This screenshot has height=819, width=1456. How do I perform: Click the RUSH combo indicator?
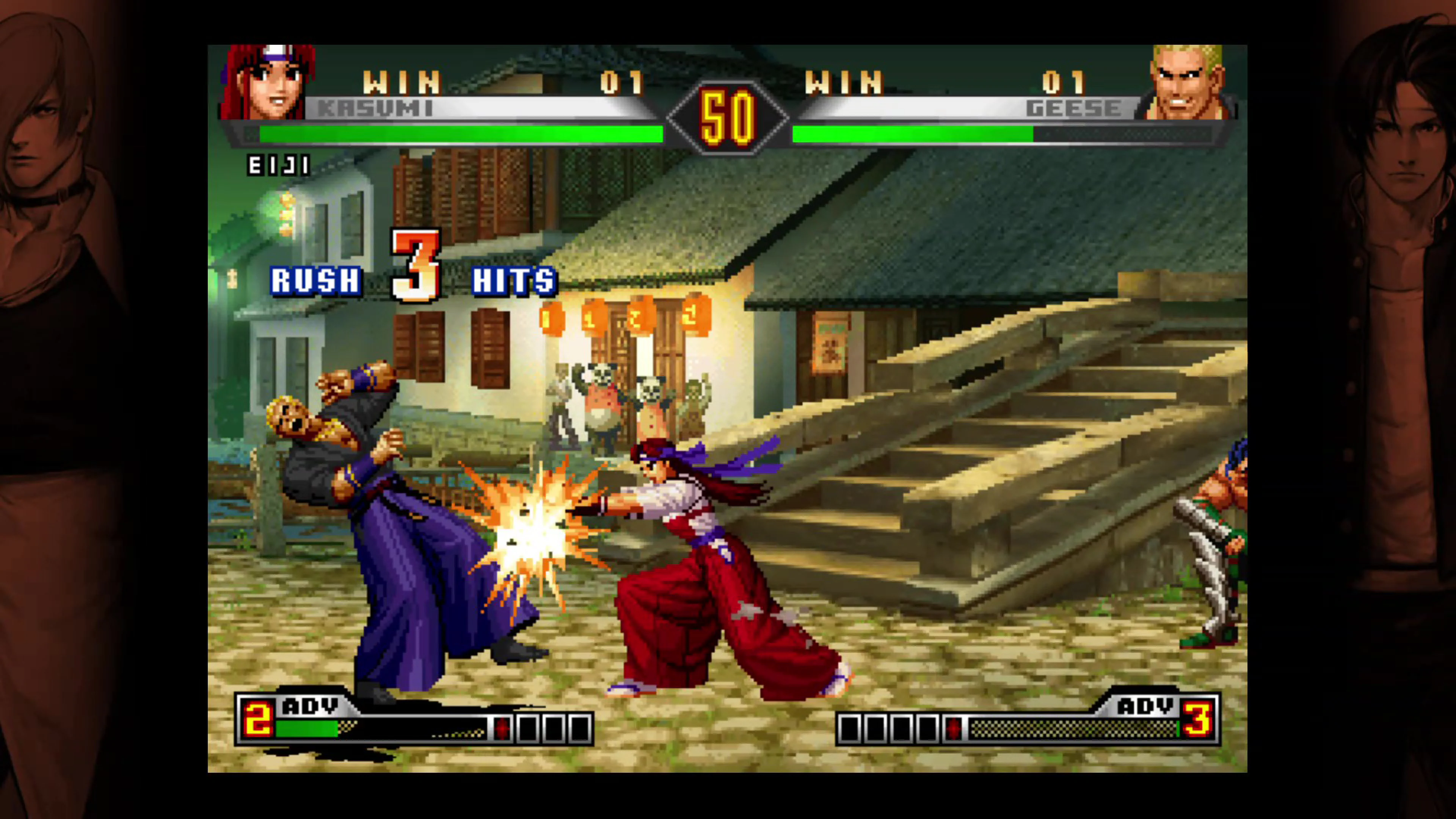point(315,281)
